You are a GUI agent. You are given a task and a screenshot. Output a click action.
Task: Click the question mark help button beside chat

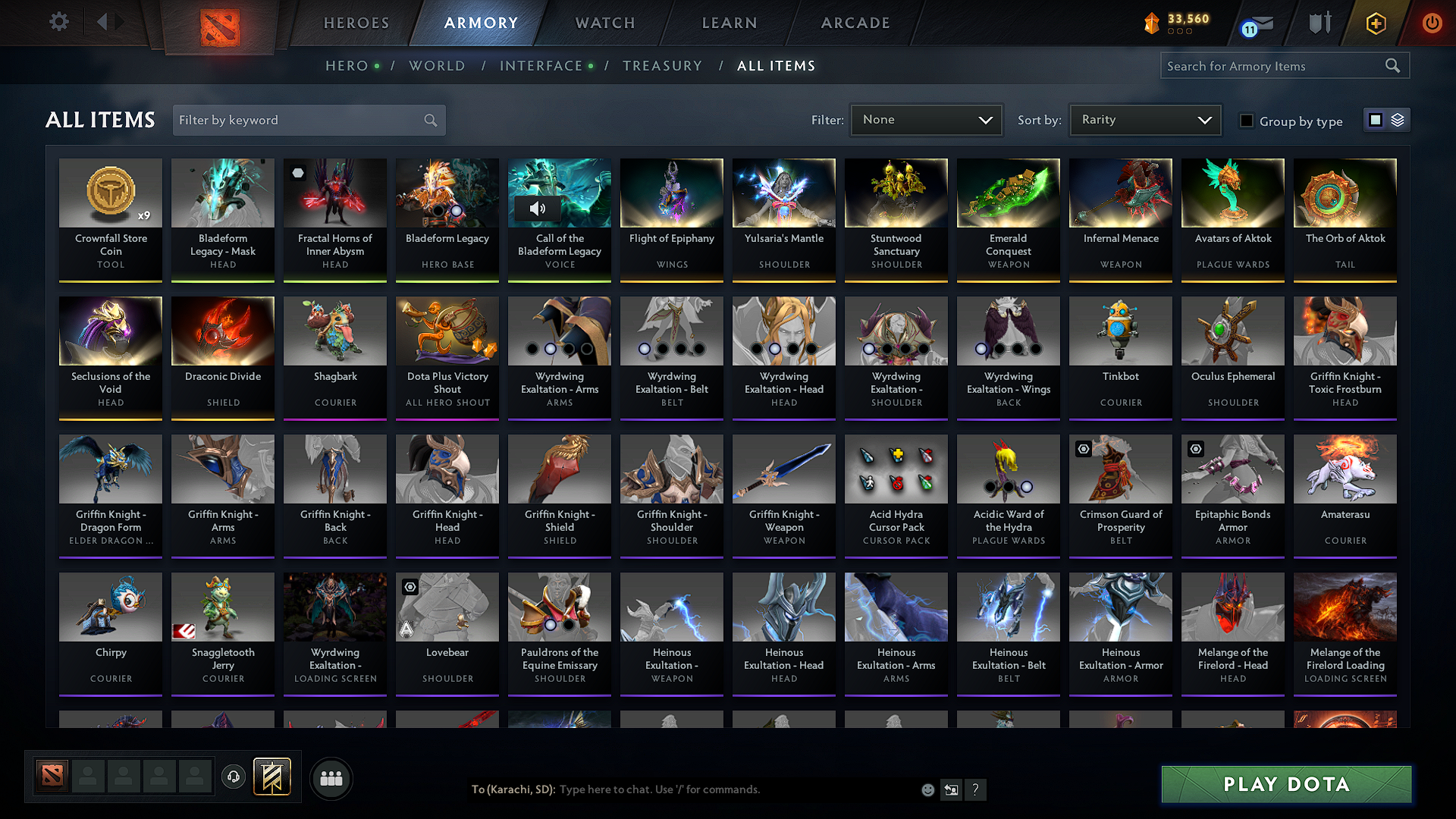point(976,789)
